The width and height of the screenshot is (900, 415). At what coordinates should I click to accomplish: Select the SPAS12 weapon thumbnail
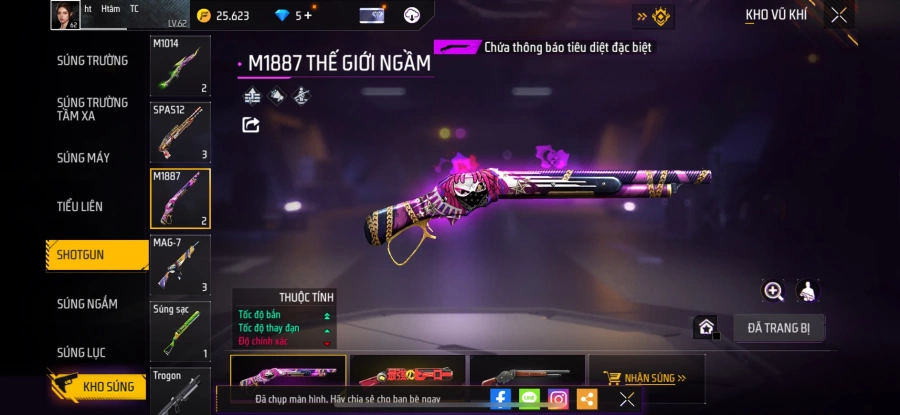[180, 132]
